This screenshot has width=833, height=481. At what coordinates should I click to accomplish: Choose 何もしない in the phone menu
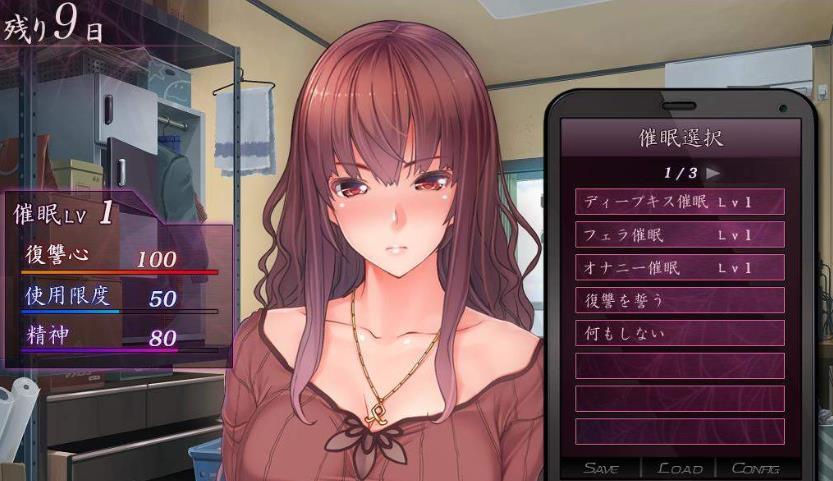coord(679,333)
